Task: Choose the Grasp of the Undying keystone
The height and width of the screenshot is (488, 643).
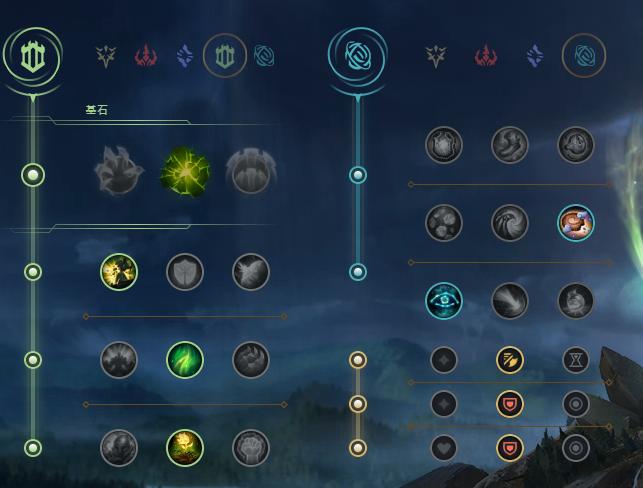Action: click(x=119, y=172)
